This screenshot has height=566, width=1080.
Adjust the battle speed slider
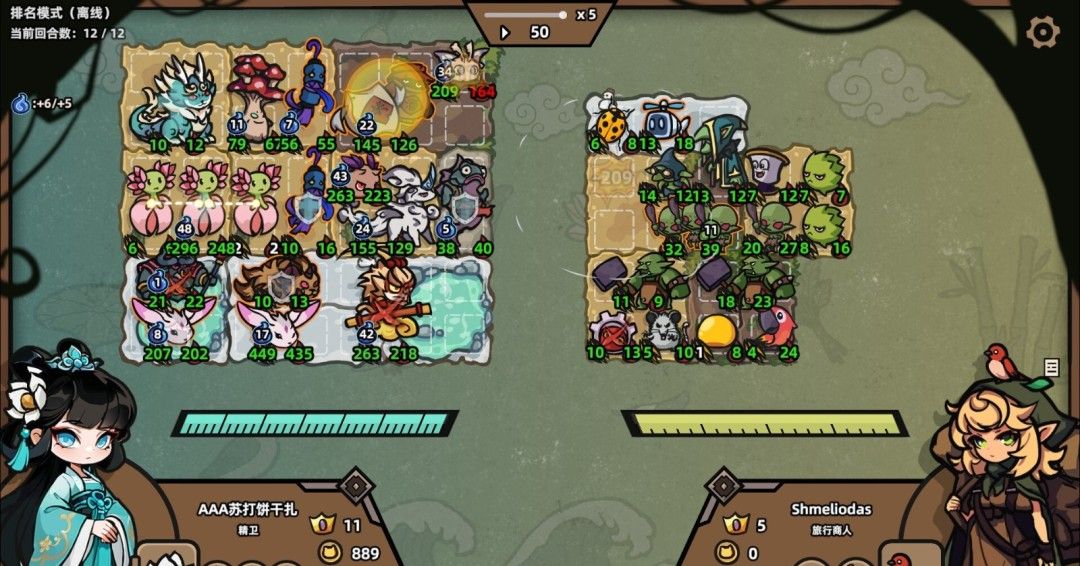pos(562,15)
